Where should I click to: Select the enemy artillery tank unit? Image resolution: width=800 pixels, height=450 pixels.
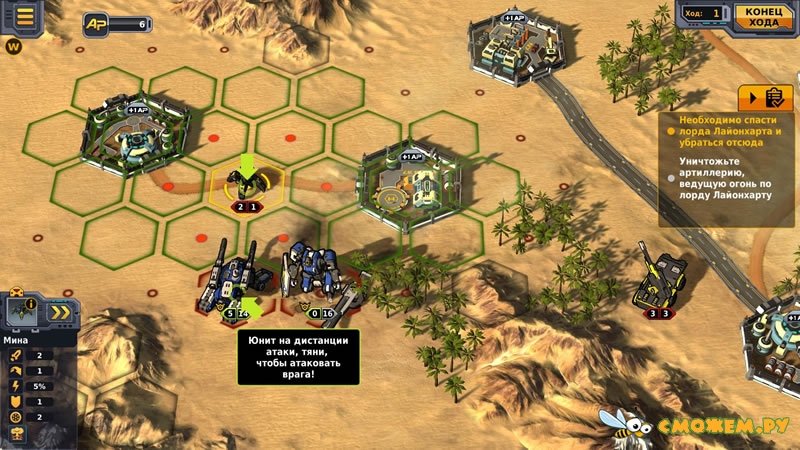point(662,278)
